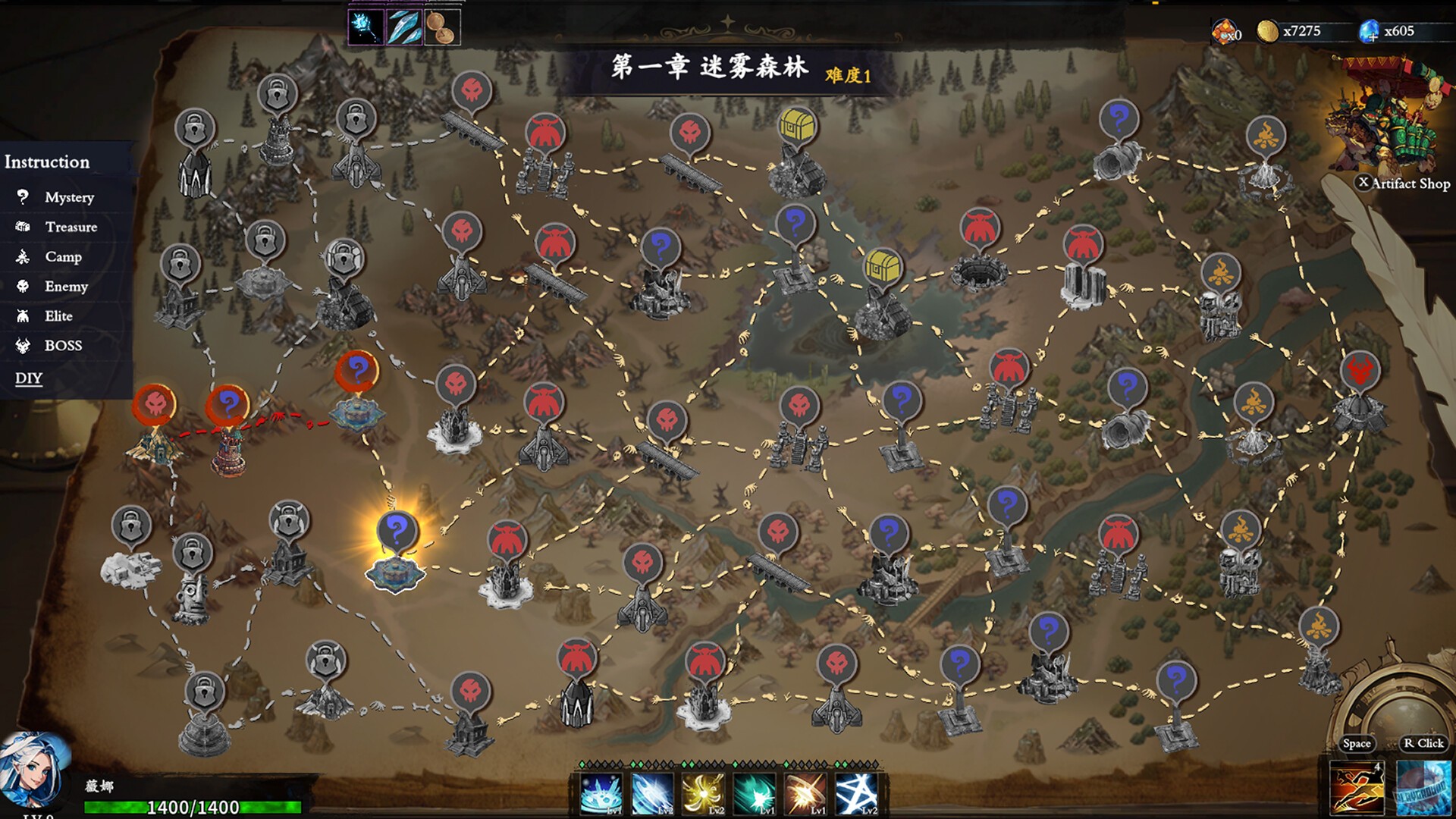Select the frost nova Lv1 skill icon
The image size is (1456, 819).
click(x=601, y=794)
